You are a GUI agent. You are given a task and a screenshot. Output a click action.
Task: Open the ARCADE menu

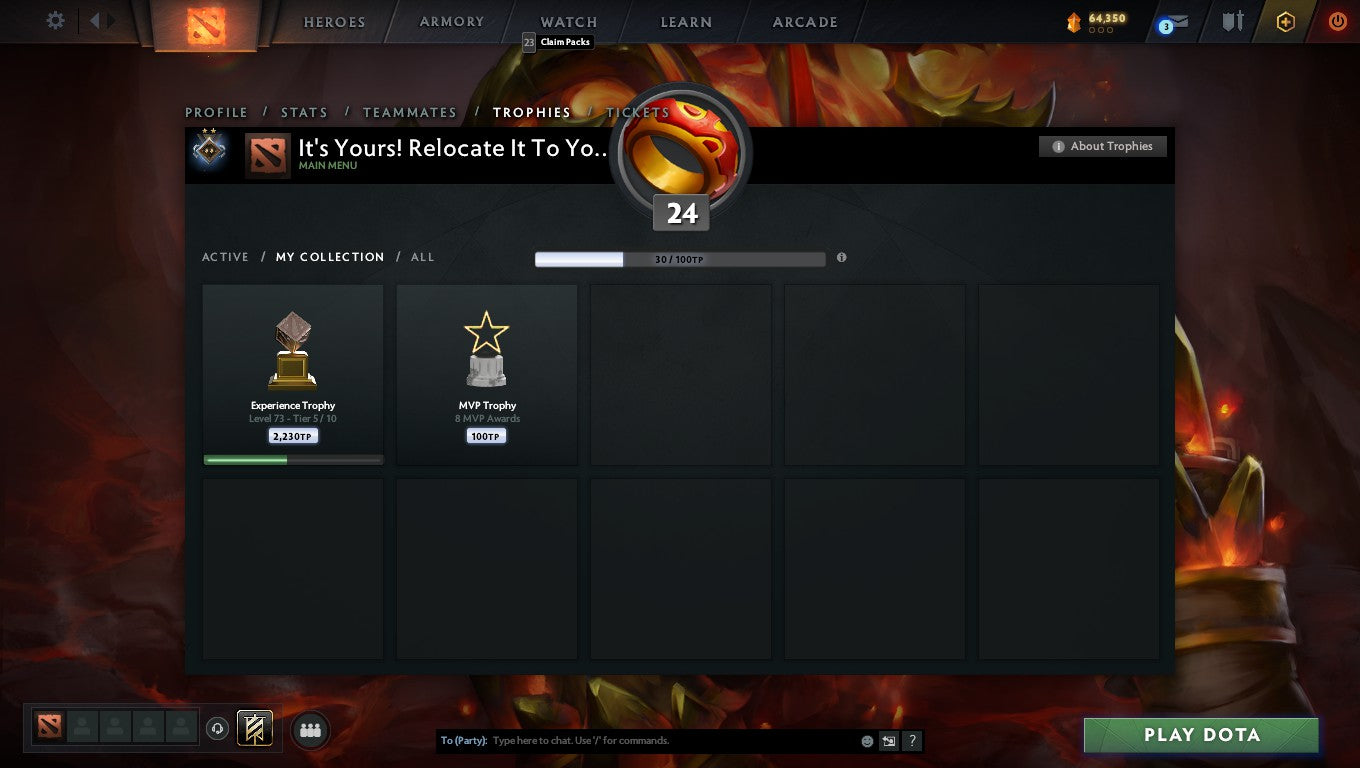pos(804,21)
